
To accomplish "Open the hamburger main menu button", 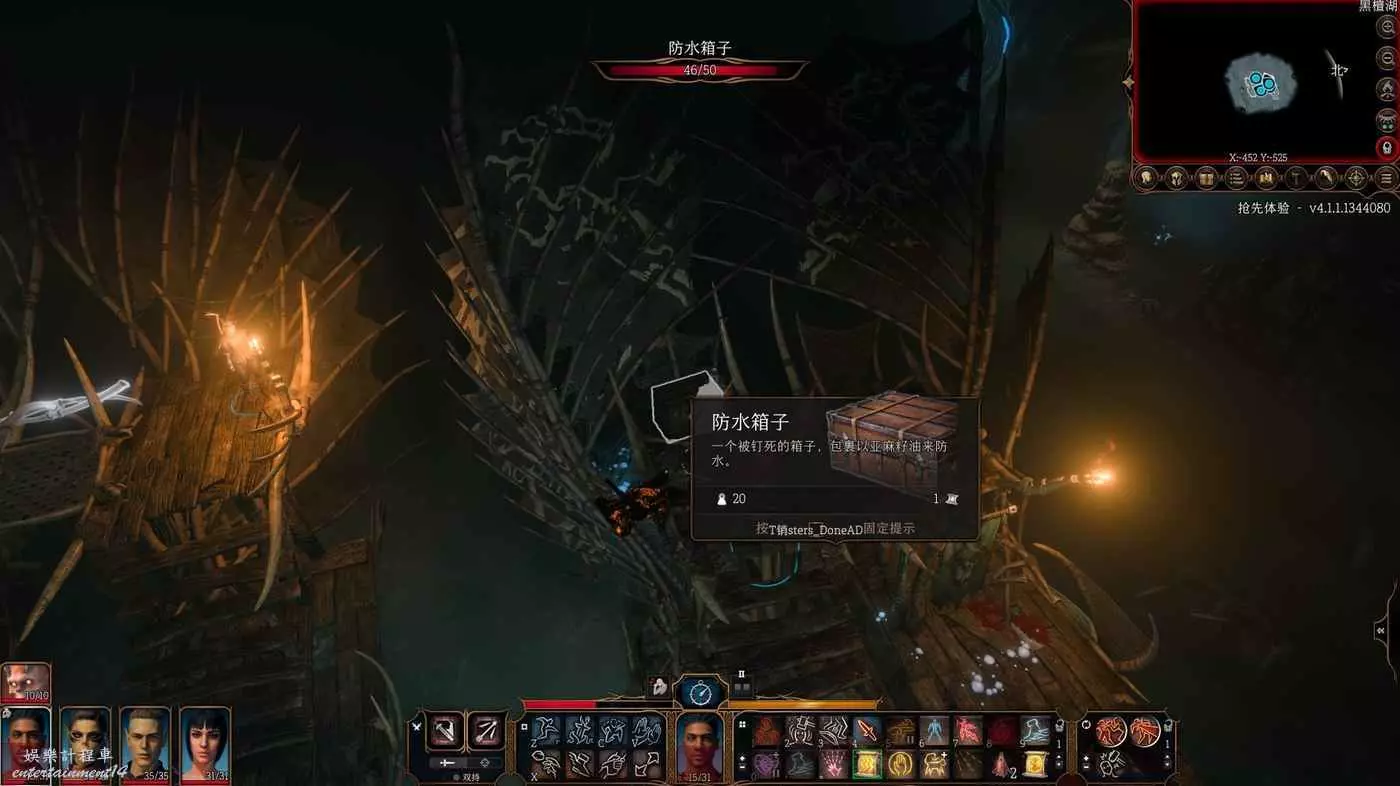I will click(1386, 179).
